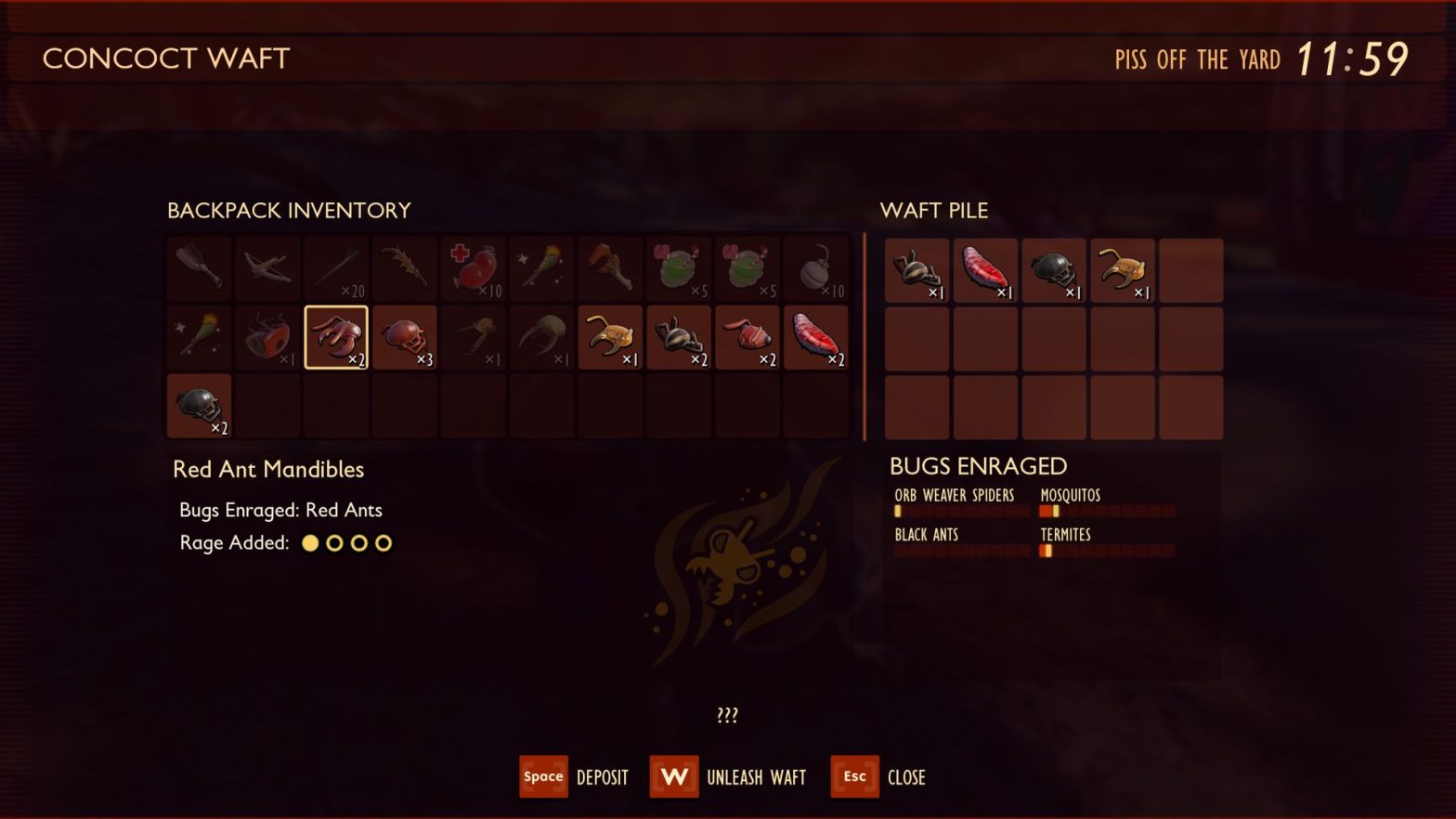
Task: Choose the black ant head in backpack inventory
Action: tap(199, 406)
